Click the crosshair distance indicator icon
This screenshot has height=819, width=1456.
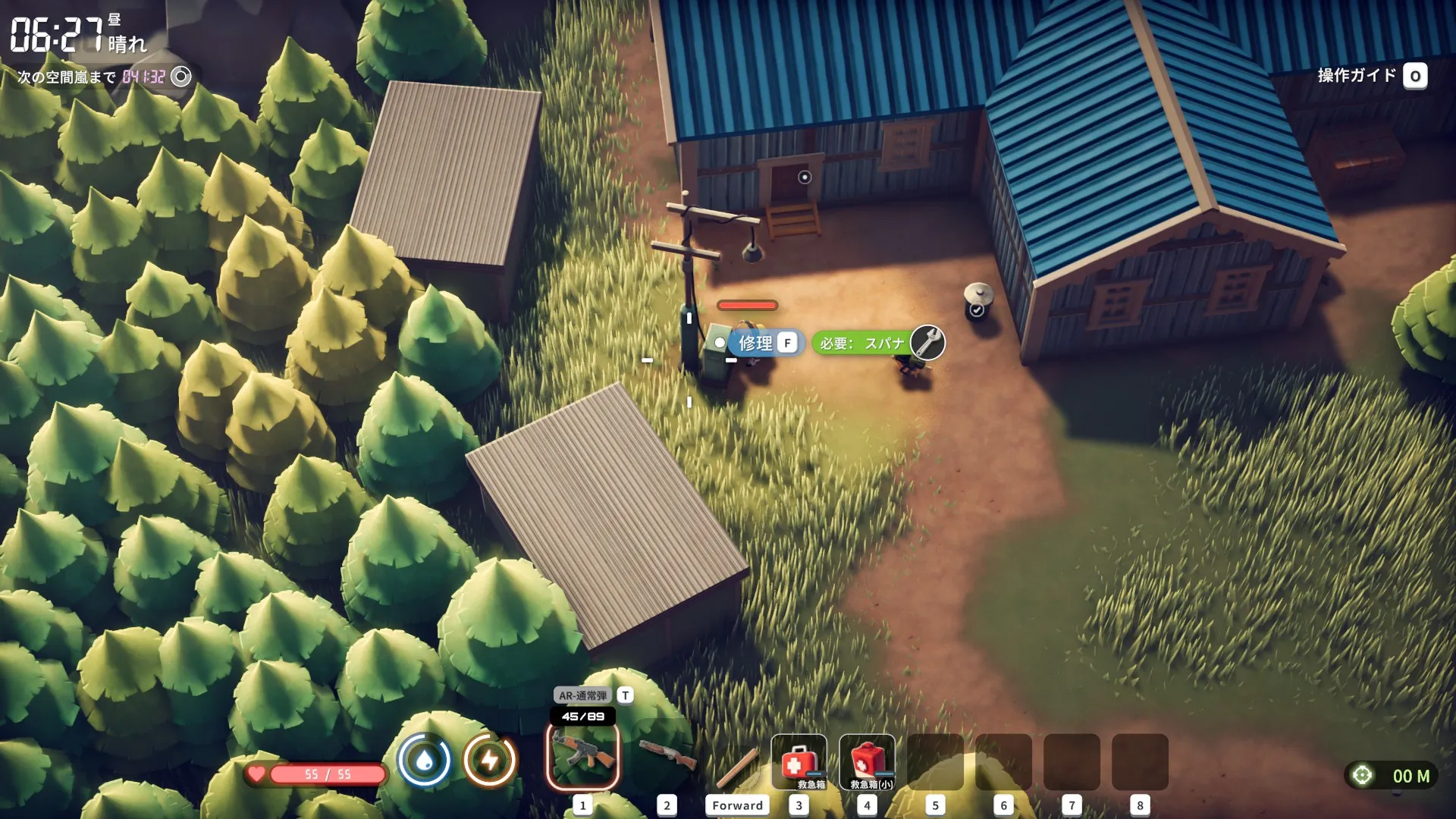coord(1362,775)
